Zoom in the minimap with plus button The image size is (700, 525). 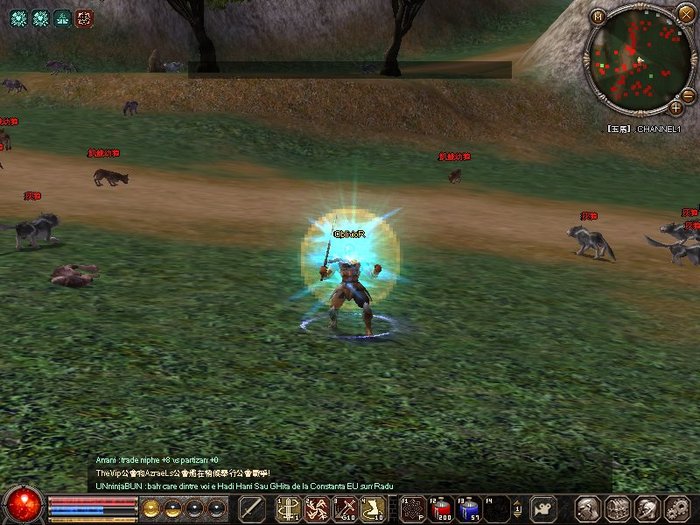676,108
